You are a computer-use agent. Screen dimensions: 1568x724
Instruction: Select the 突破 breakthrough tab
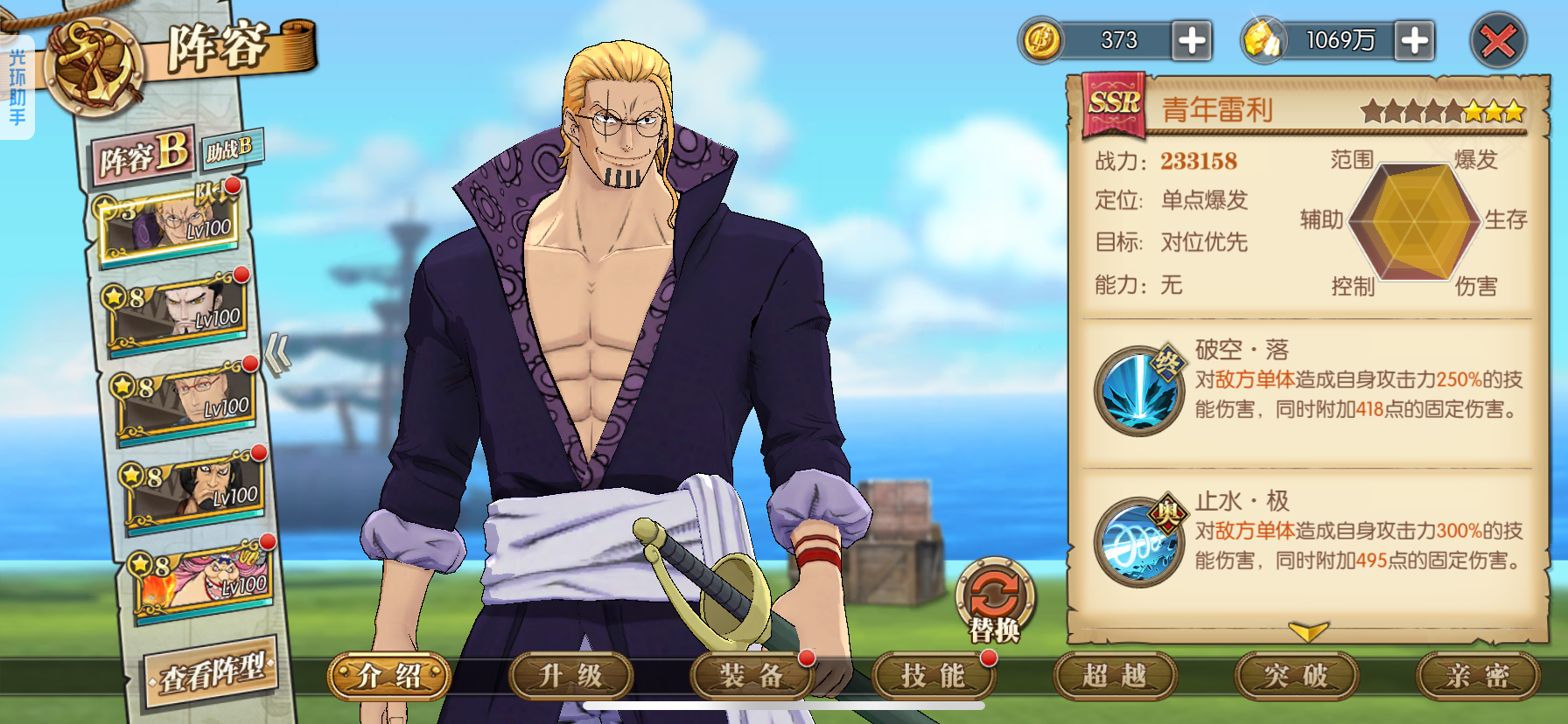(1296, 676)
